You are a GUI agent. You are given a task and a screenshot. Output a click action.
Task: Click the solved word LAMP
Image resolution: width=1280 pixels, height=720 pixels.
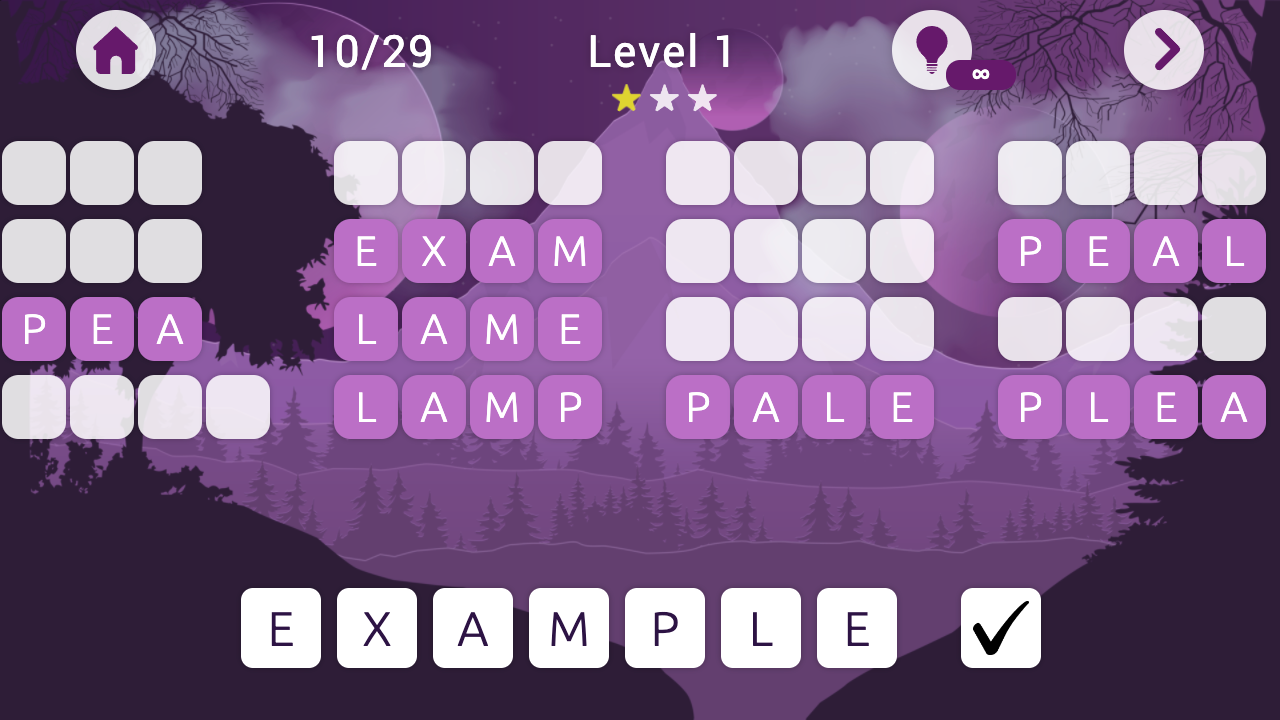(467, 407)
